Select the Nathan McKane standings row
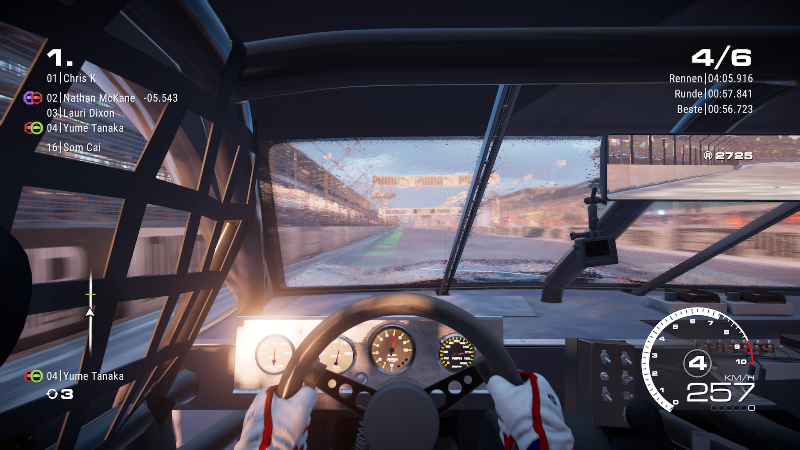 tap(98, 98)
